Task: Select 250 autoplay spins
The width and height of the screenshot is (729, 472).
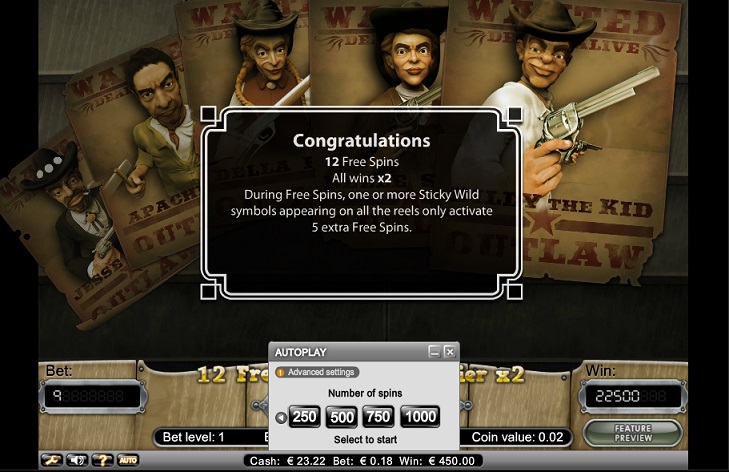Action: tap(304, 417)
